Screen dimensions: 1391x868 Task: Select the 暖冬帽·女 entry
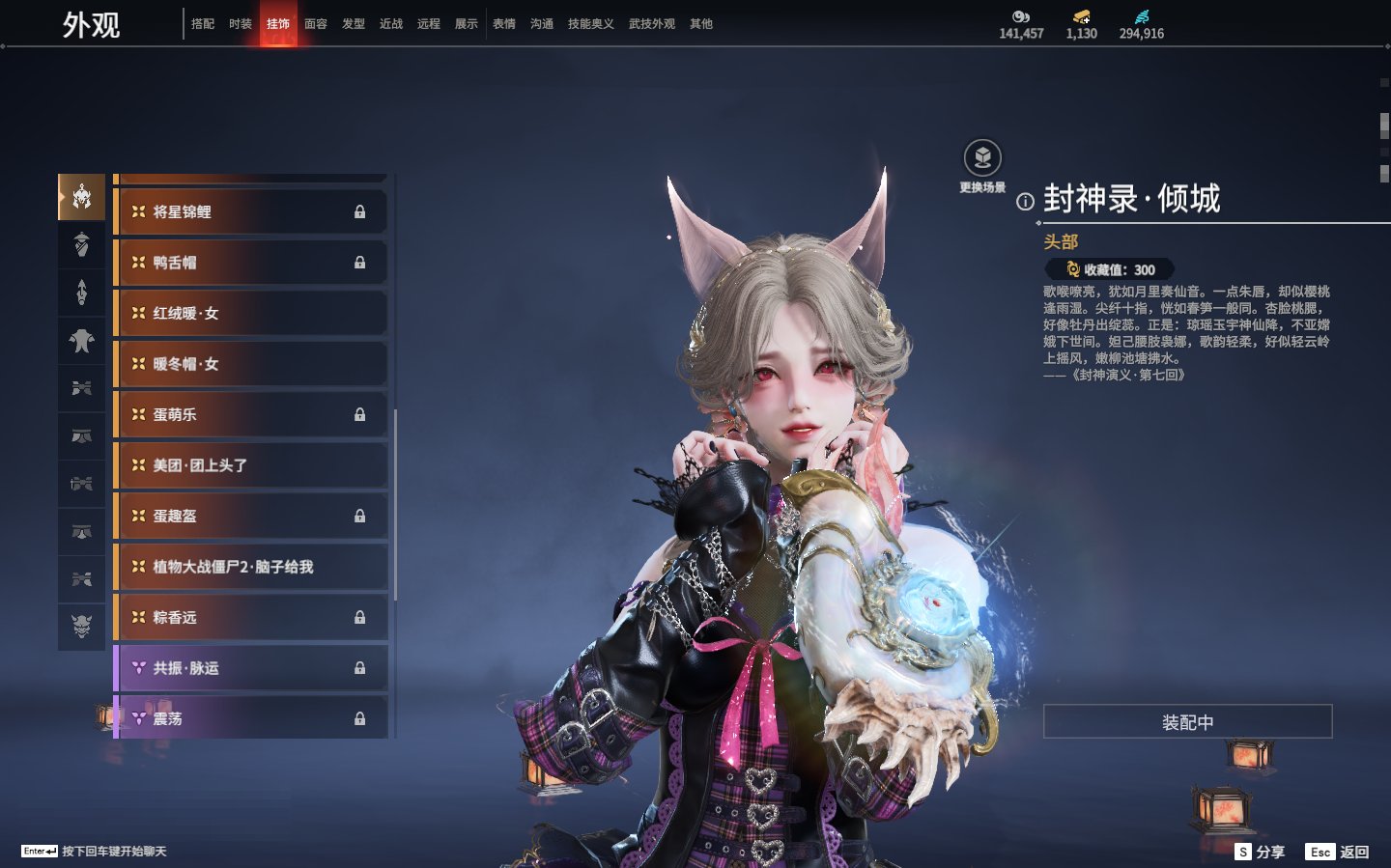[x=251, y=364]
